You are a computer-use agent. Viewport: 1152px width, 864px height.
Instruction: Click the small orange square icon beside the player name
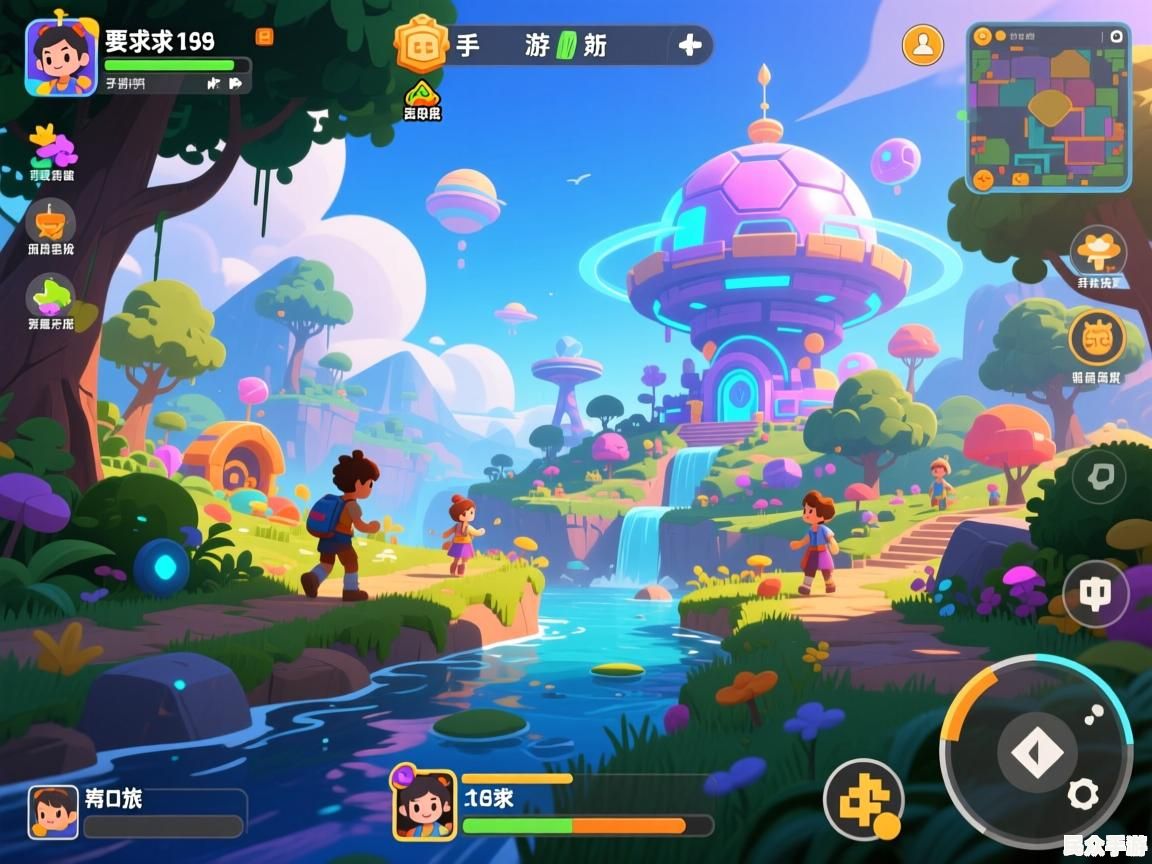coord(264,37)
